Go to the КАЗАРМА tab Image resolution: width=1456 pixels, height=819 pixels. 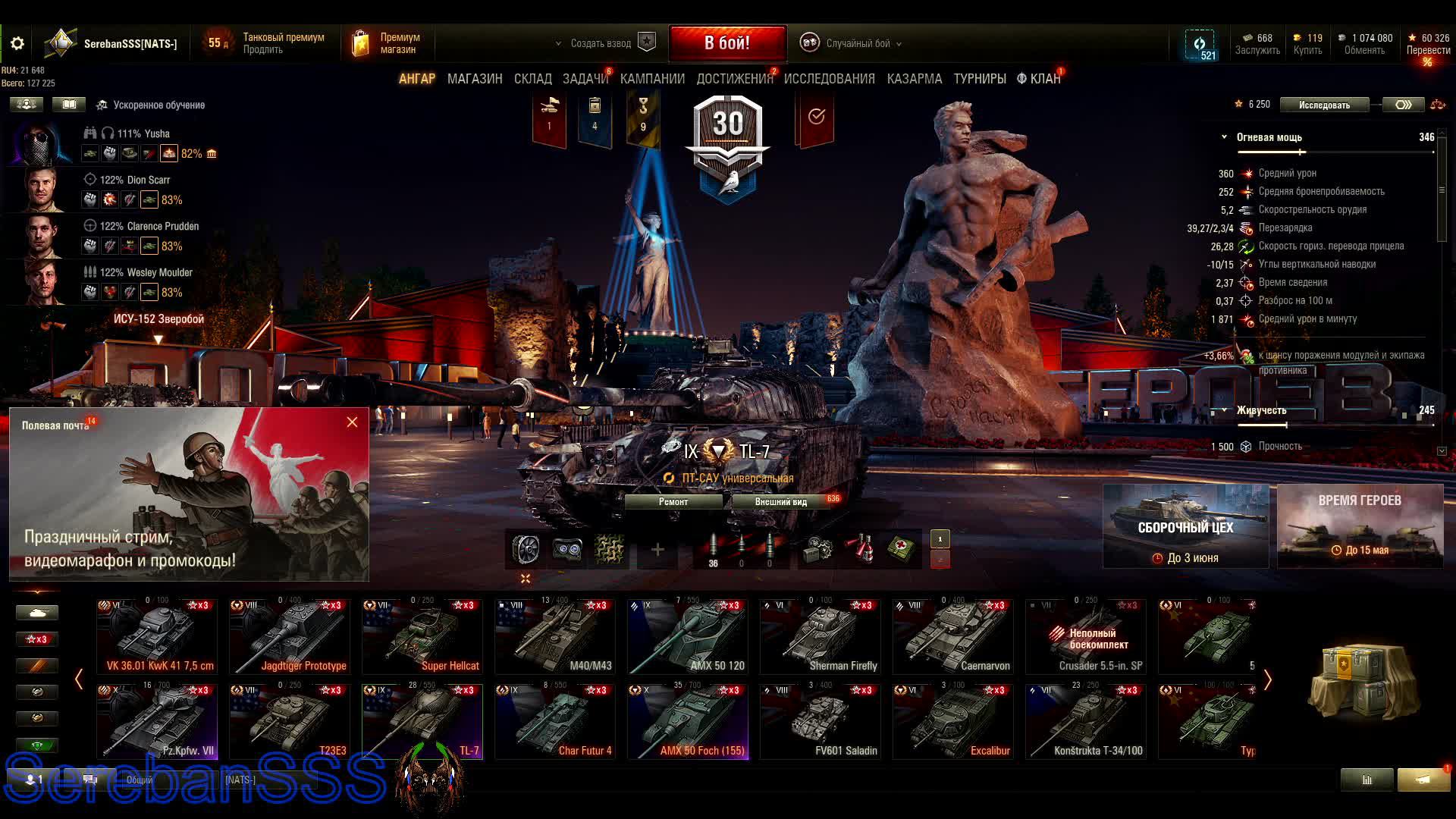(x=915, y=79)
